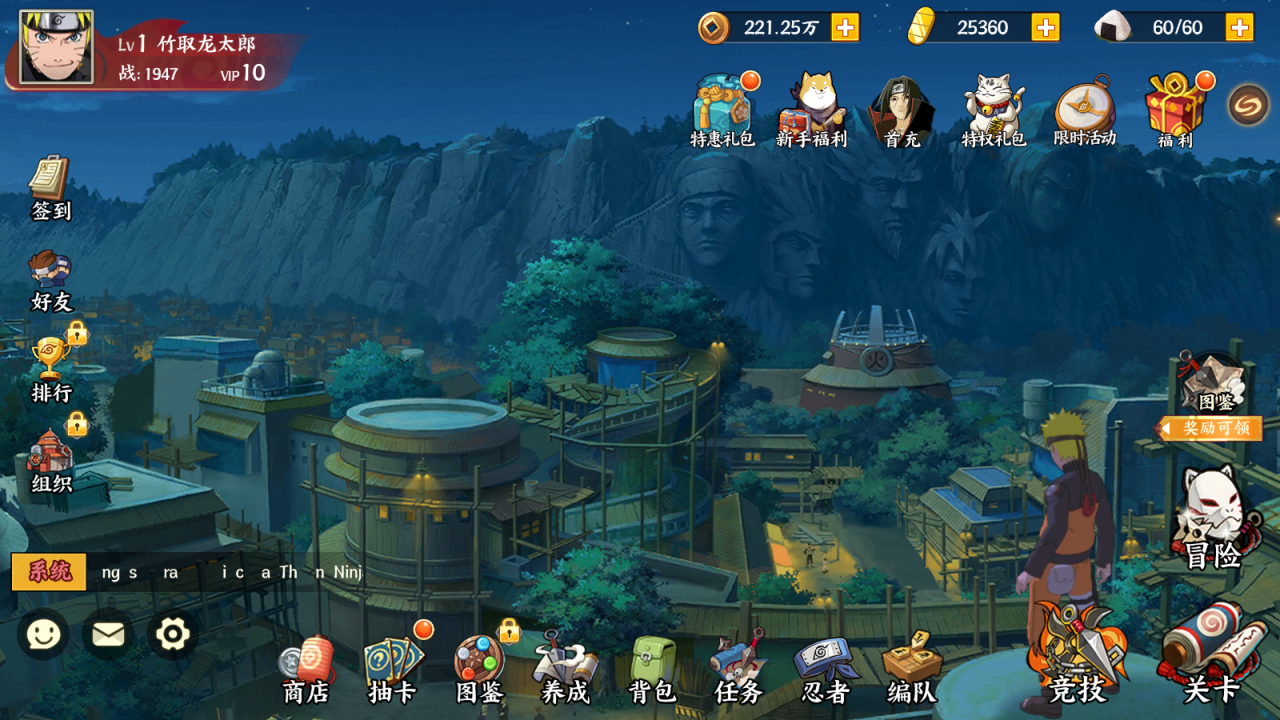Open the 好友 friends list

[x=51, y=279]
